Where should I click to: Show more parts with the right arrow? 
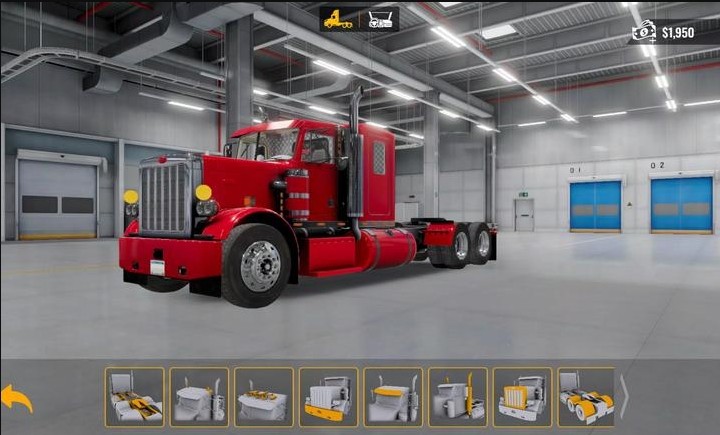(625, 397)
